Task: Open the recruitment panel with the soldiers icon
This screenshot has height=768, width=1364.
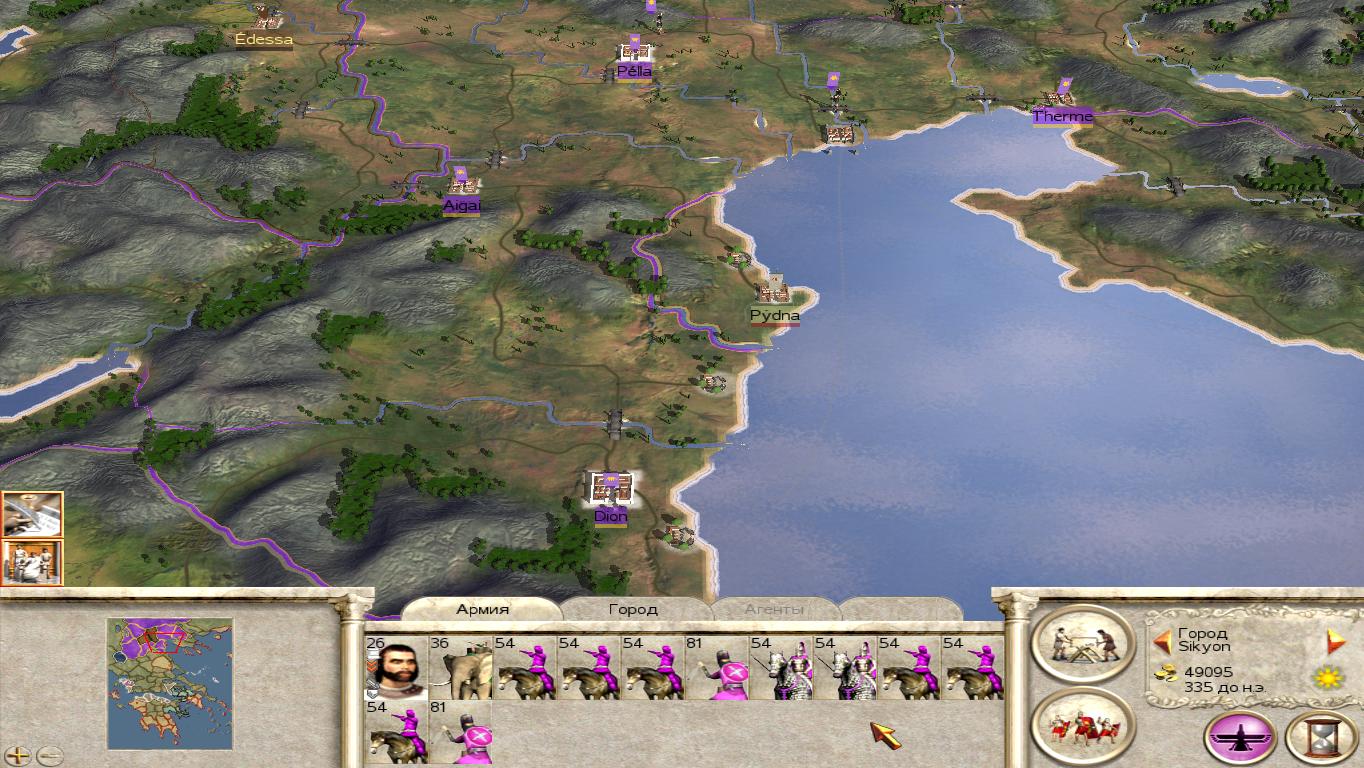Action: click(1083, 725)
